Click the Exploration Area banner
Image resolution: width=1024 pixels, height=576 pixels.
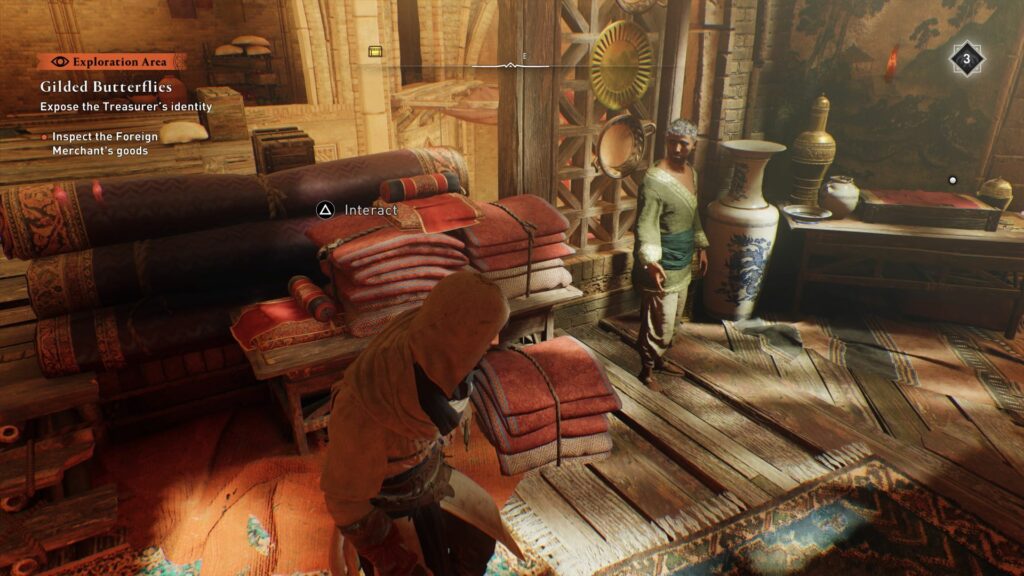112,61
